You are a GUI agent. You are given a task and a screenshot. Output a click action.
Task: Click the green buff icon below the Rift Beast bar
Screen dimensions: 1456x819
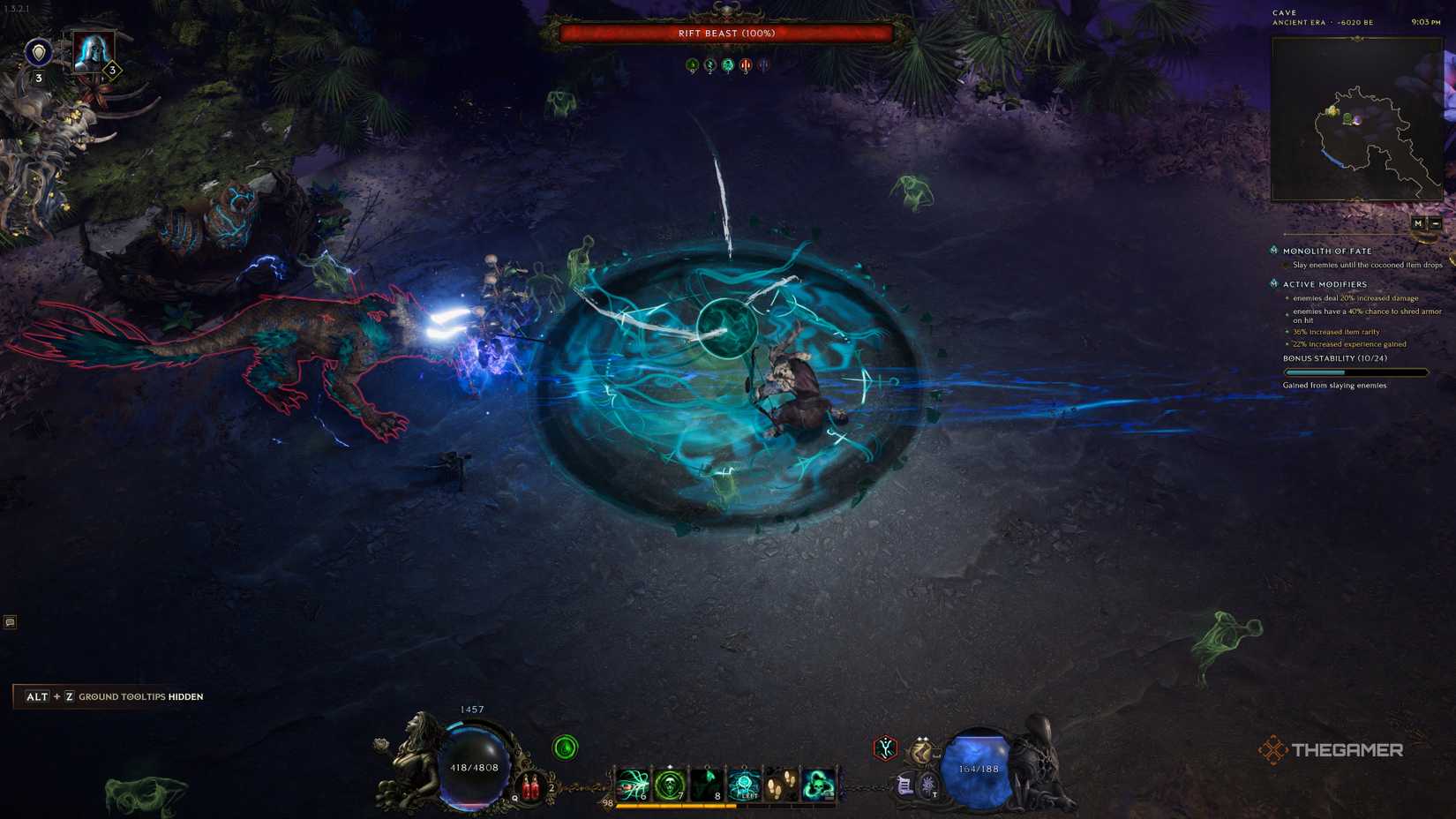click(692, 64)
